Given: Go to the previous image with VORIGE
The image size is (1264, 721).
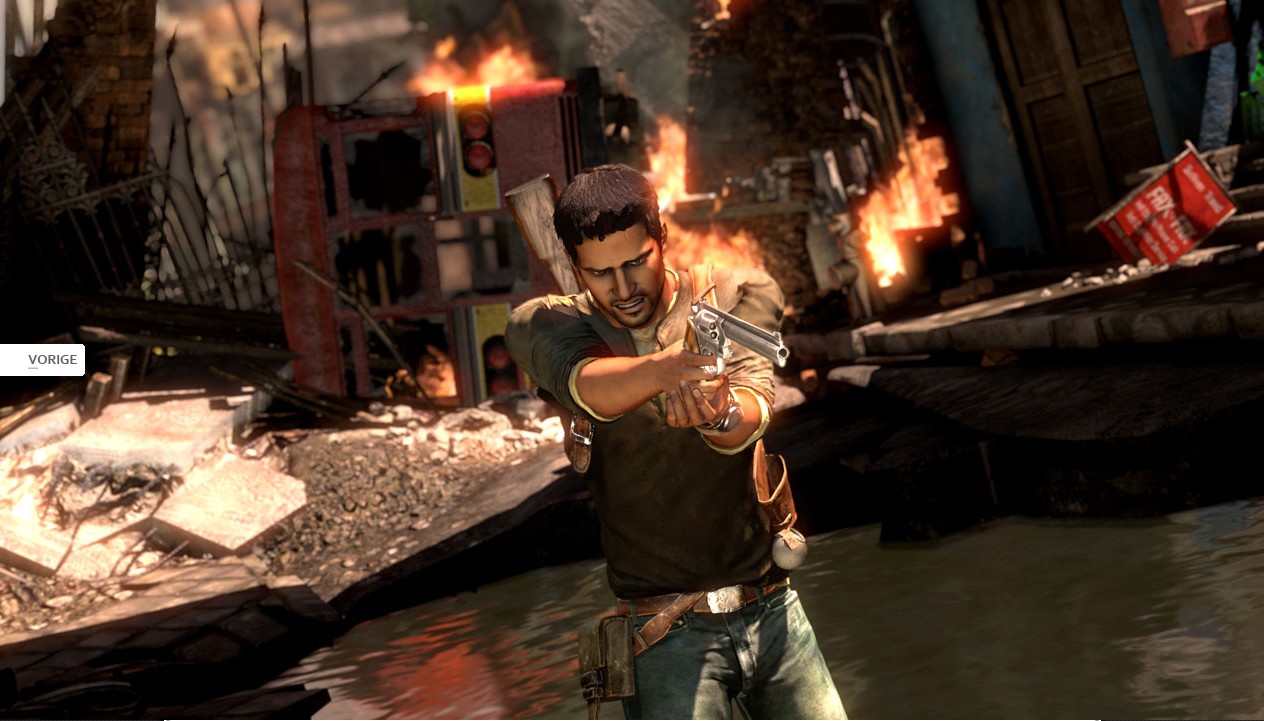Looking at the screenshot, I should coord(43,360).
